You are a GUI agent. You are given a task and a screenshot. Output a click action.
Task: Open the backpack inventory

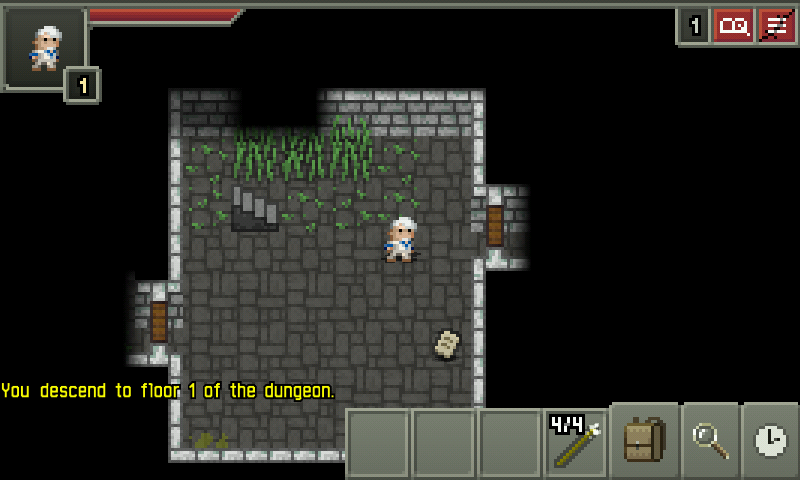(645, 441)
